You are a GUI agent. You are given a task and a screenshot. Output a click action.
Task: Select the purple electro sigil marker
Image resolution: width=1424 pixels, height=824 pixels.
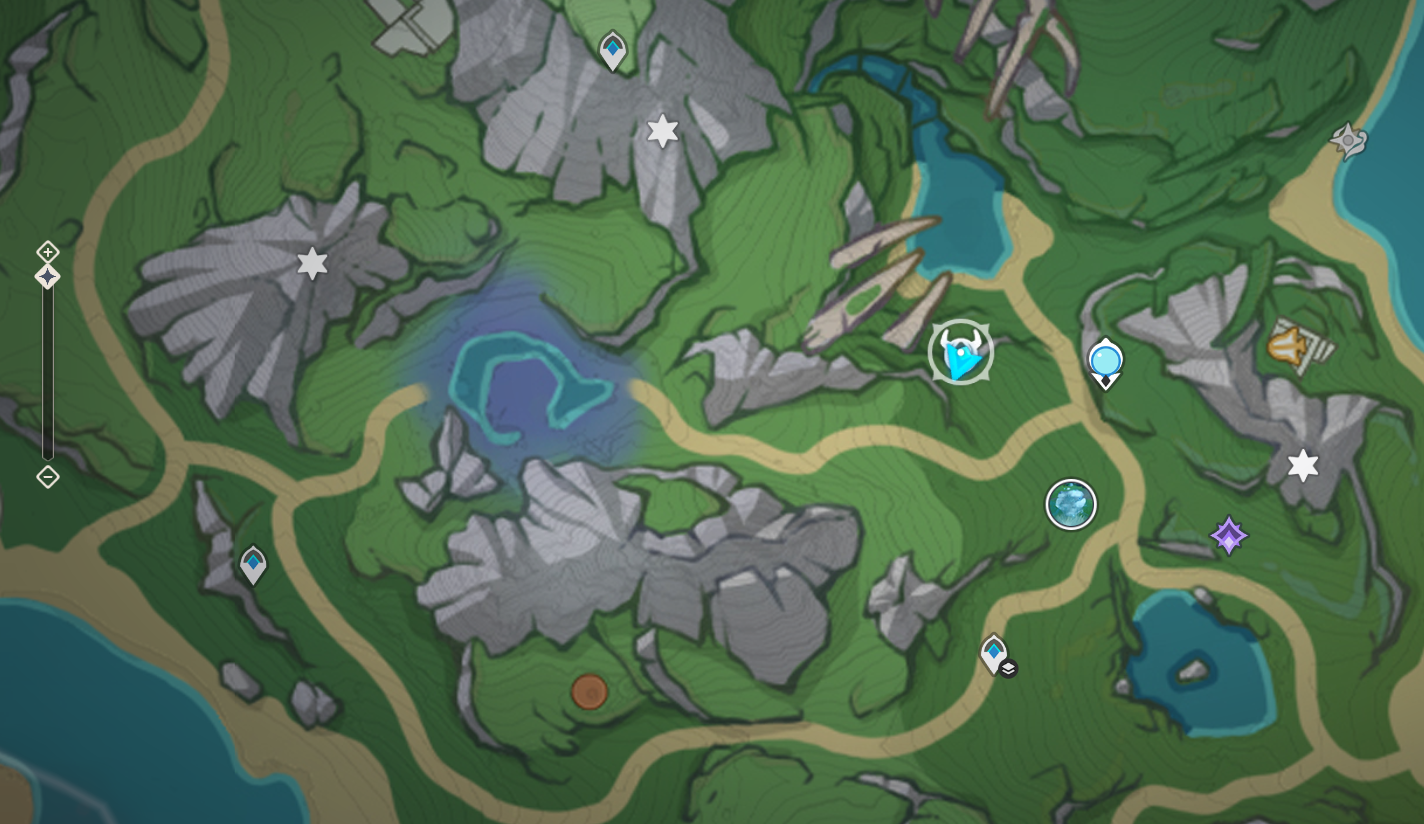pyautogui.click(x=1227, y=536)
